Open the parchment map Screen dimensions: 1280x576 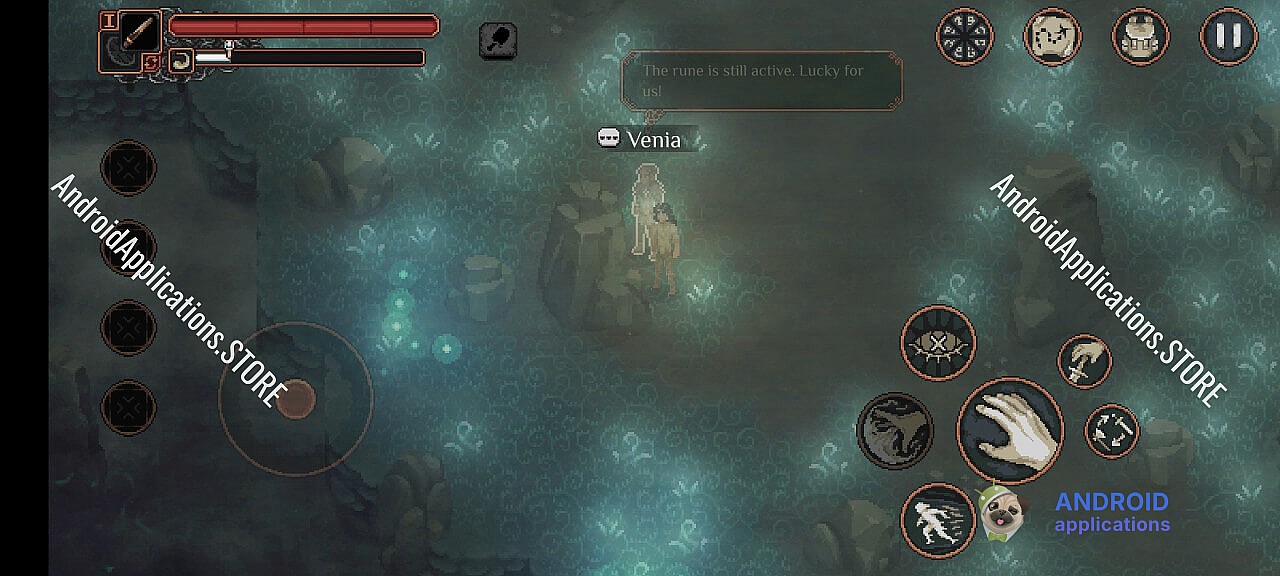(1053, 37)
